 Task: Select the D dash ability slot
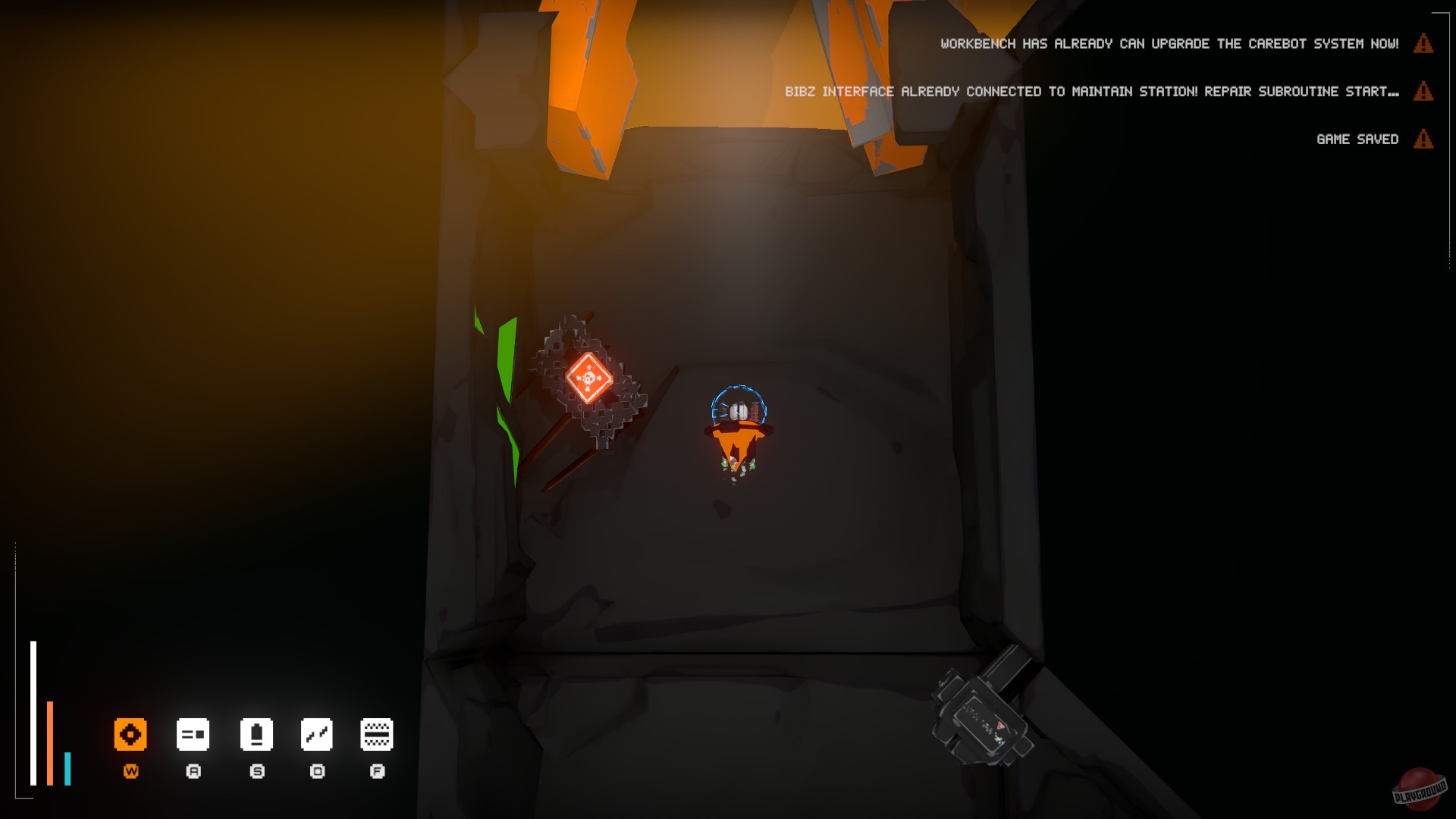[317, 733]
